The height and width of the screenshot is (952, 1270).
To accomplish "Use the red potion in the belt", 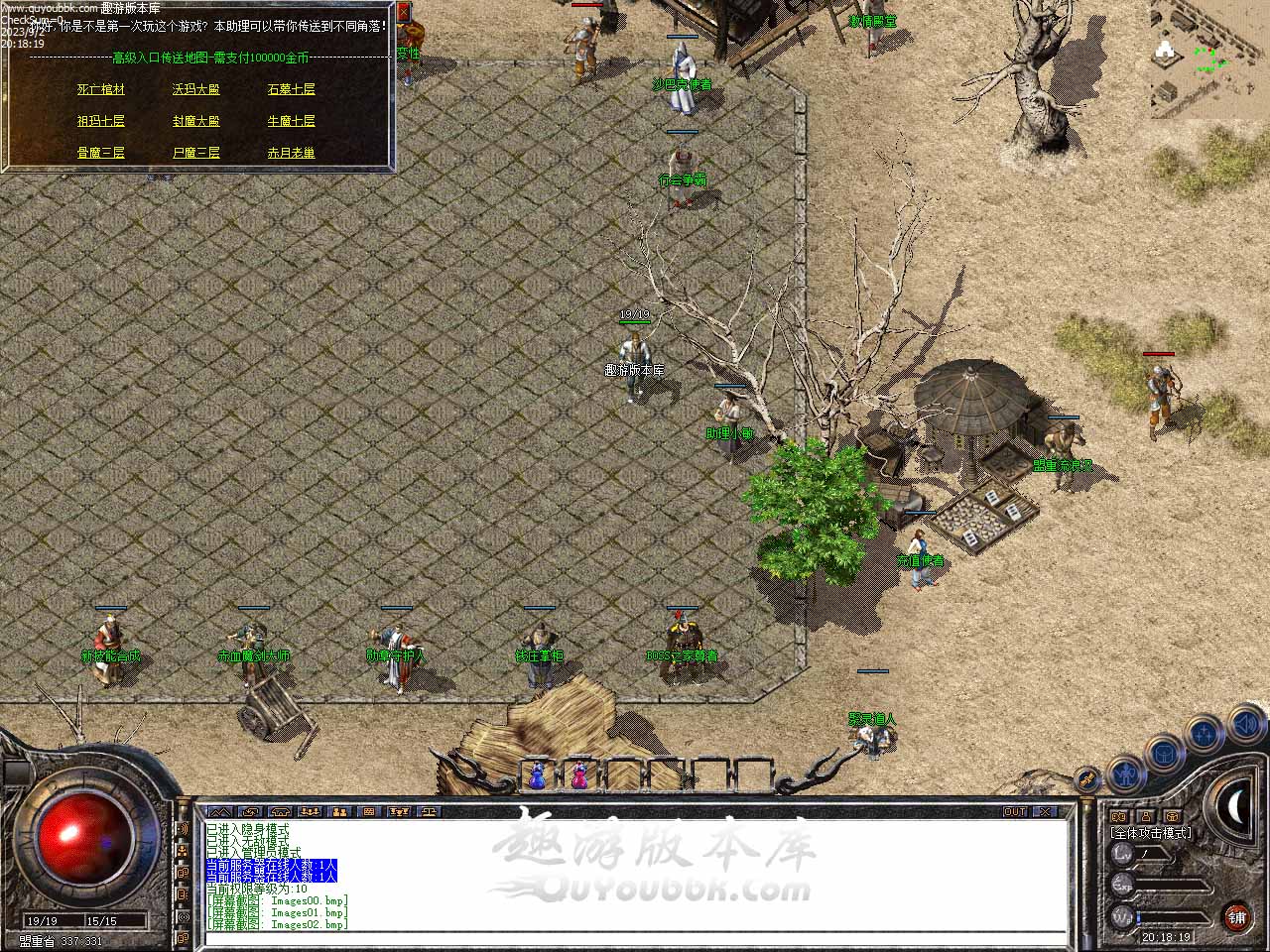I will click(x=579, y=775).
